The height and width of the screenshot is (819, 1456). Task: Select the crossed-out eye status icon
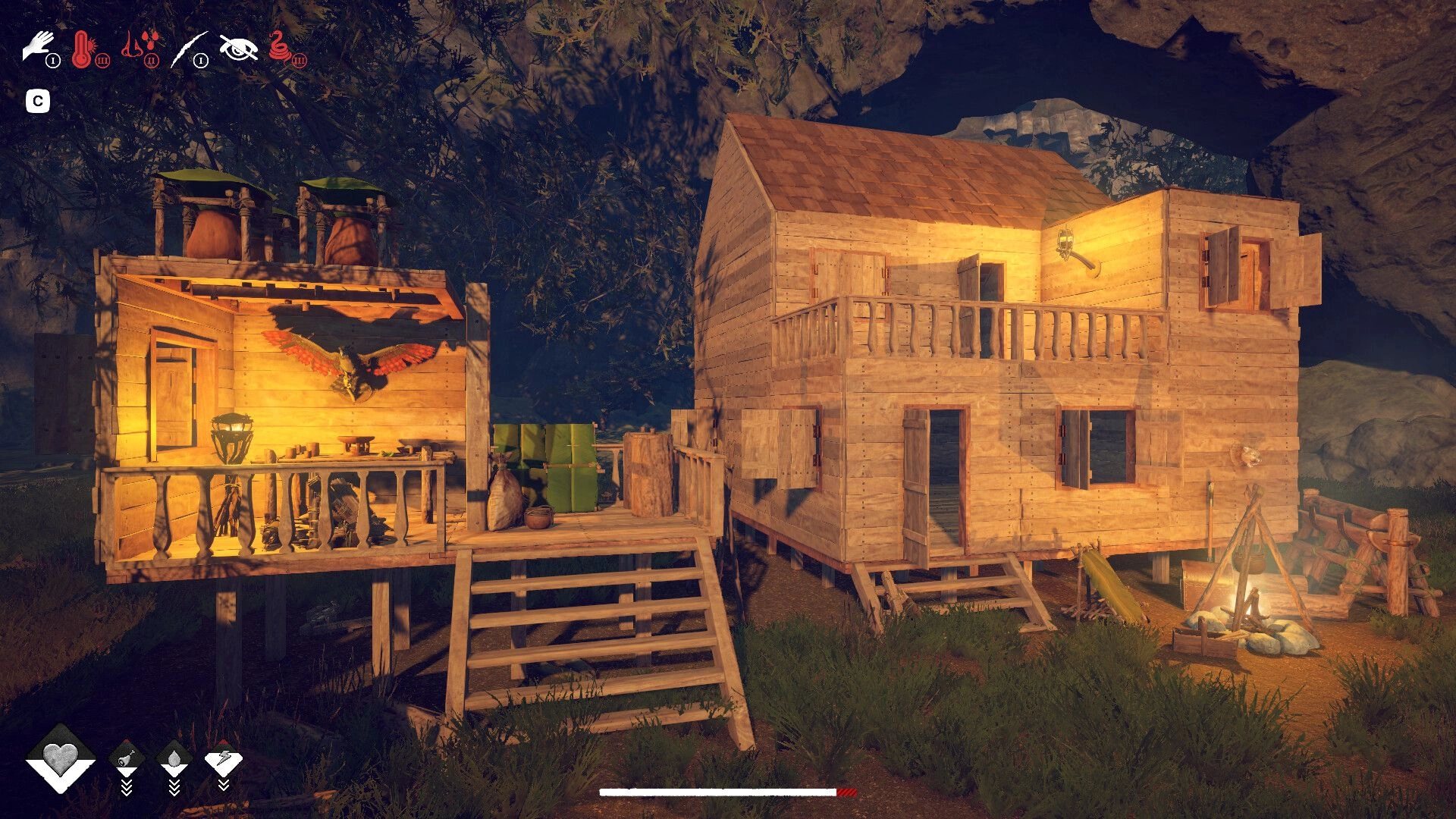(x=238, y=48)
